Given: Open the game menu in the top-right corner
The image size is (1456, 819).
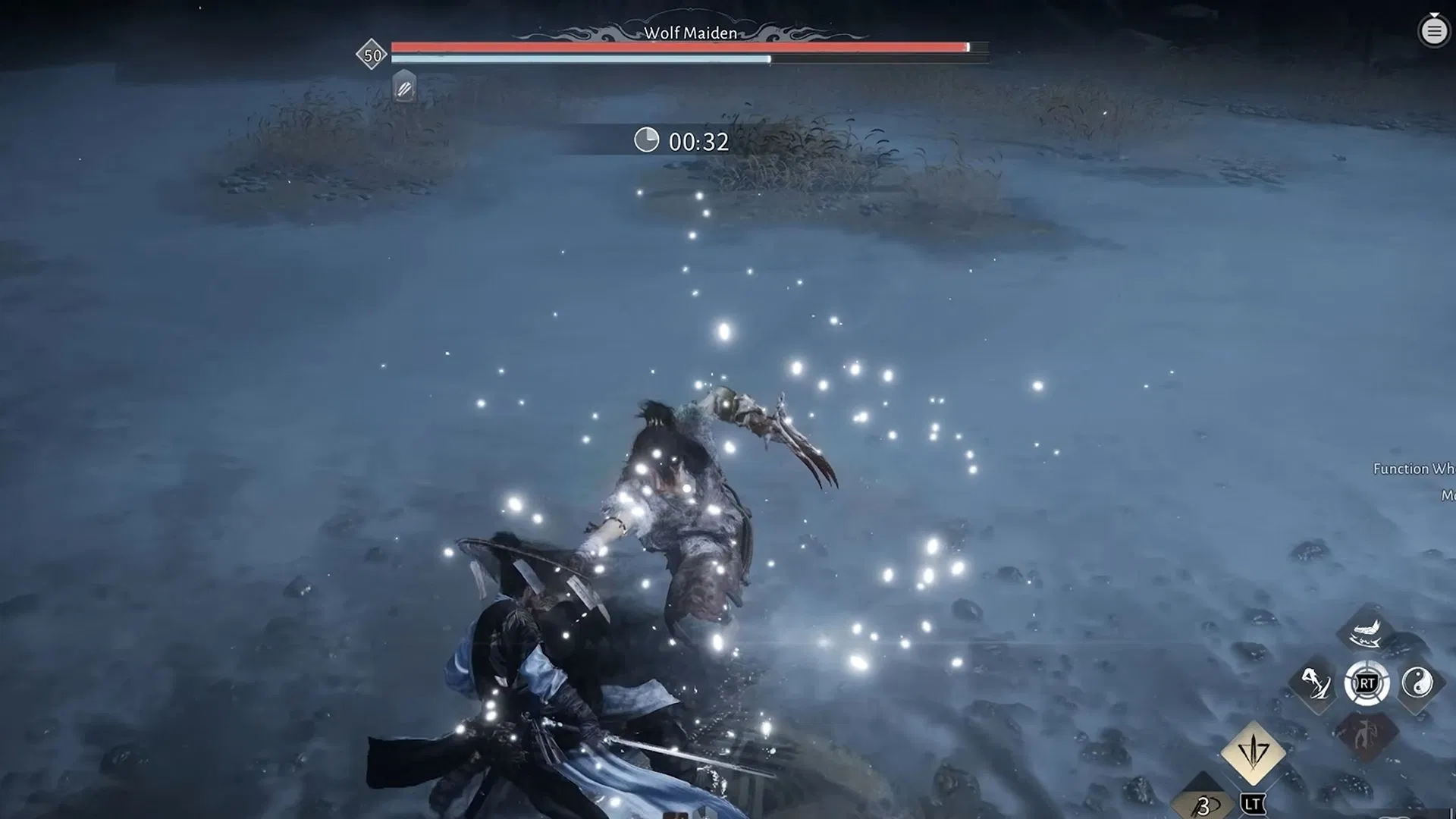Looking at the screenshot, I should pyautogui.click(x=1432, y=31).
